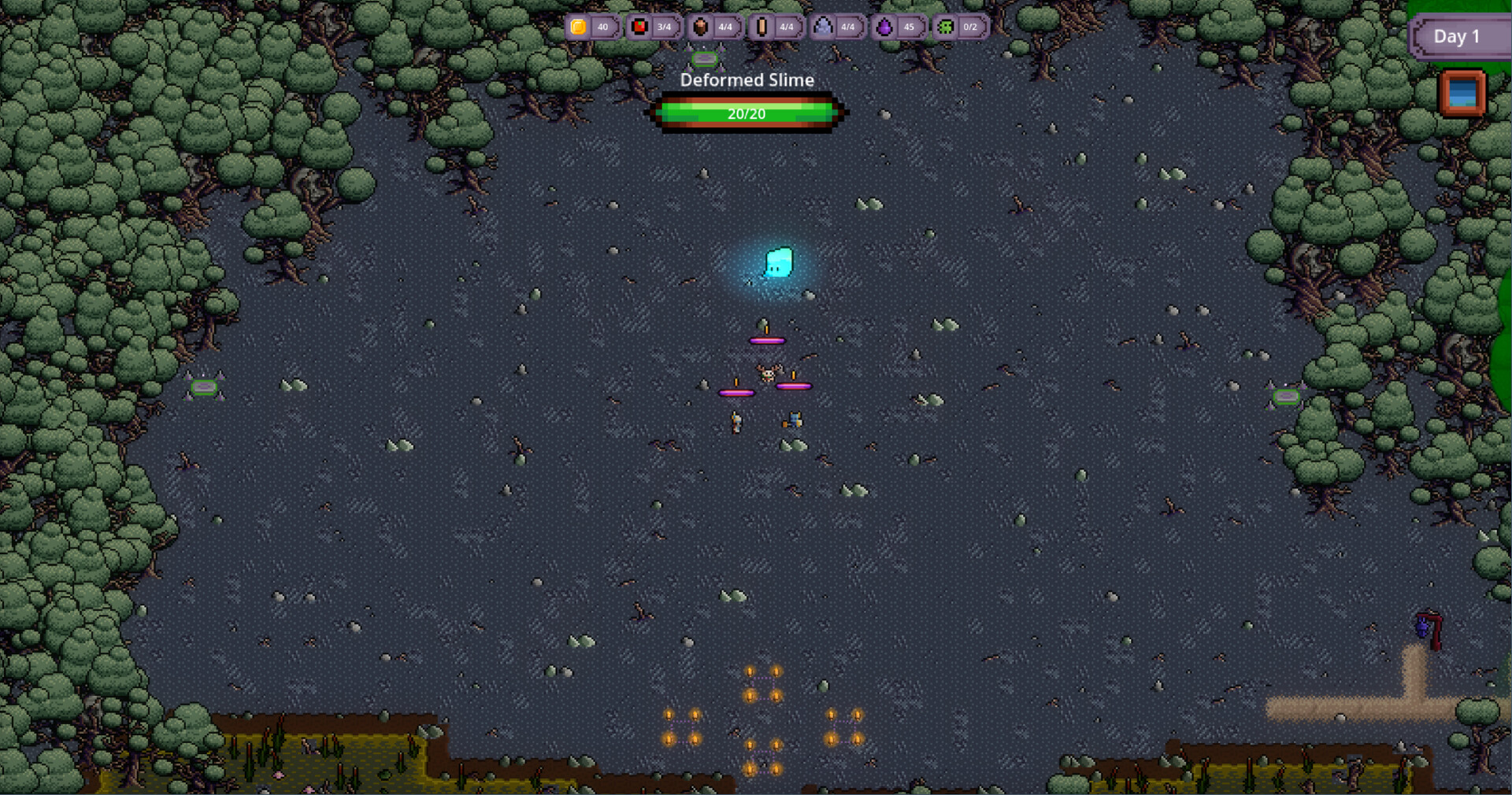
Task: Select the wooden log resource icon
Action: (761, 28)
